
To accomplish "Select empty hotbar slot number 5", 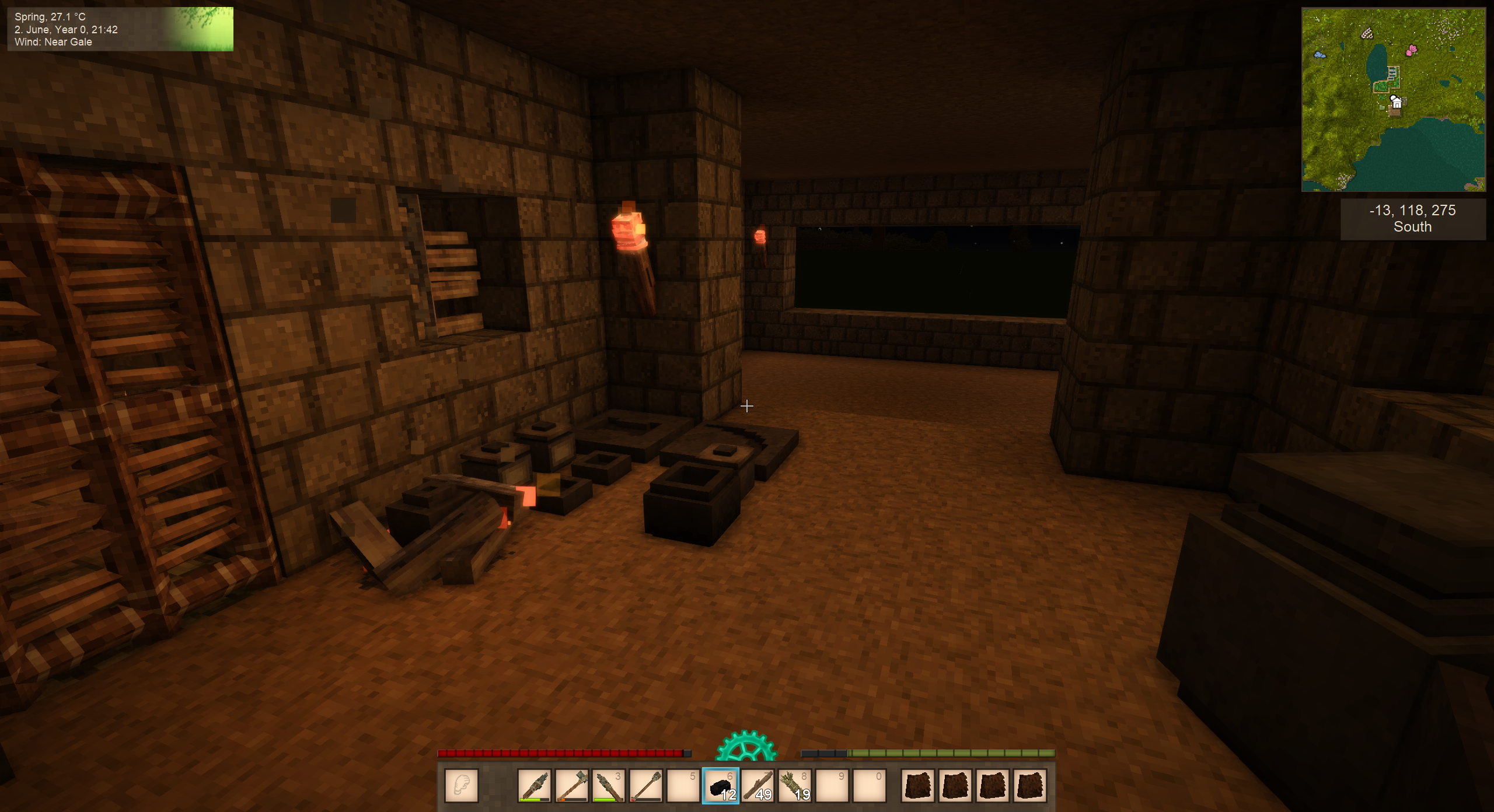I will (683, 786).
